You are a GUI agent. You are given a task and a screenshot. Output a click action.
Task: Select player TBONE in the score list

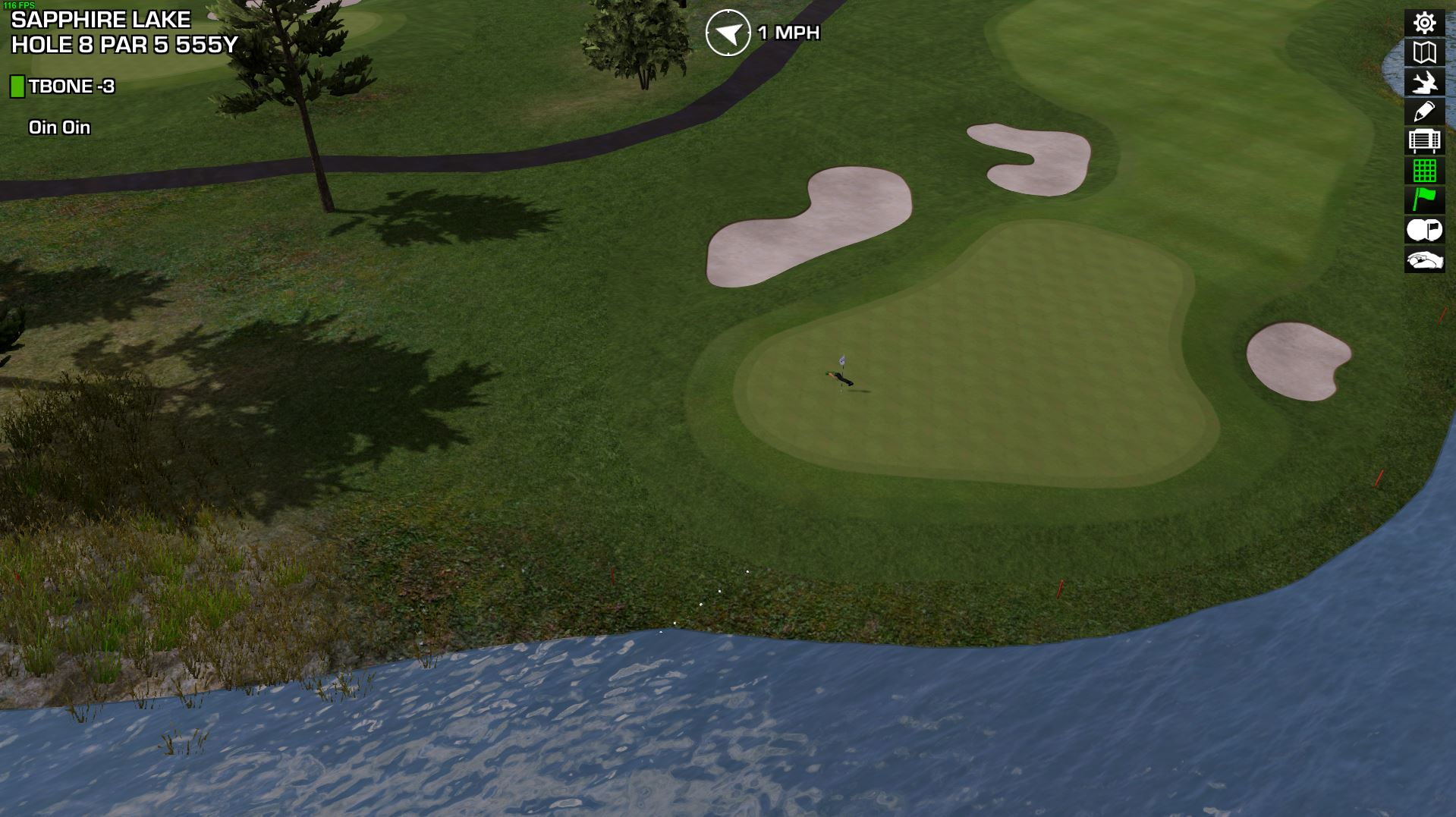click(71, 86)
